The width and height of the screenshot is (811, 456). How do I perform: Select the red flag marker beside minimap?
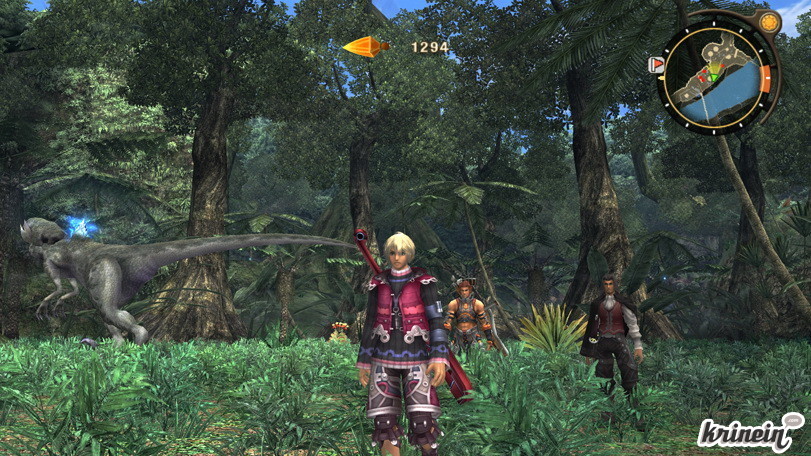click(x=657, y=65)
